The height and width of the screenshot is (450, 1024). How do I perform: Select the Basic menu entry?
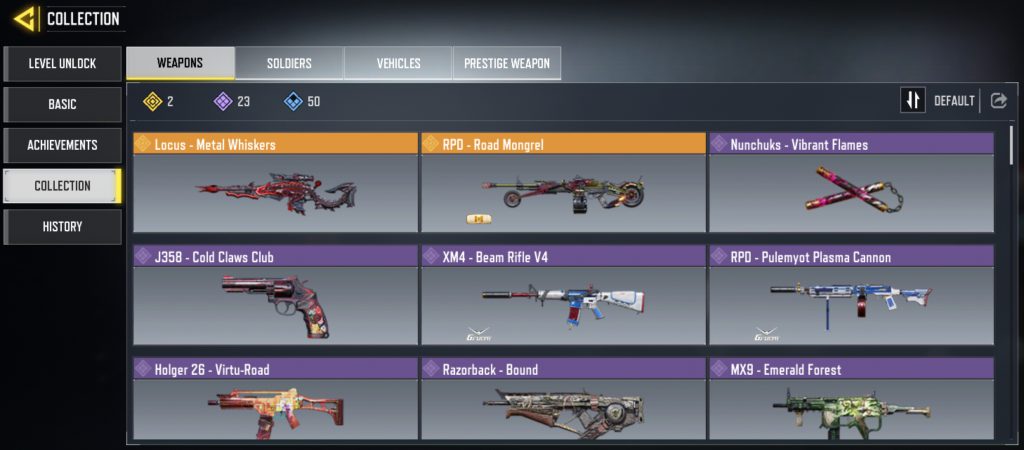tap(62, 104)
